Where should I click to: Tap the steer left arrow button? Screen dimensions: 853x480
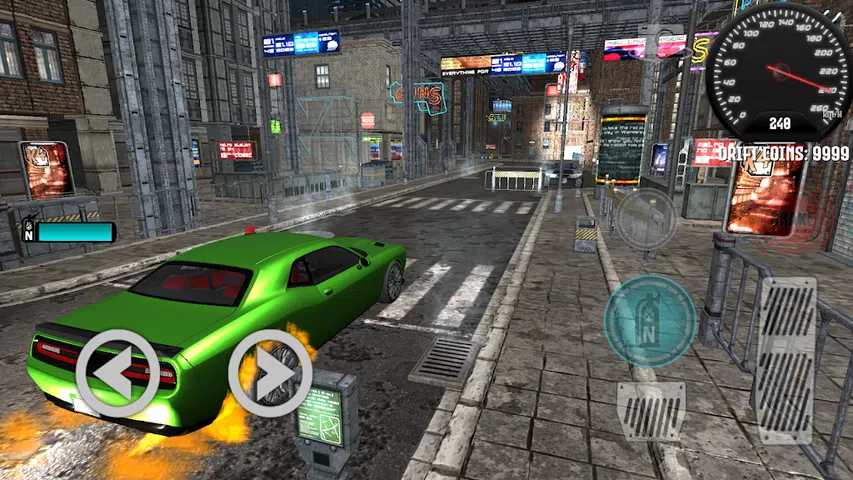point(117,372)
